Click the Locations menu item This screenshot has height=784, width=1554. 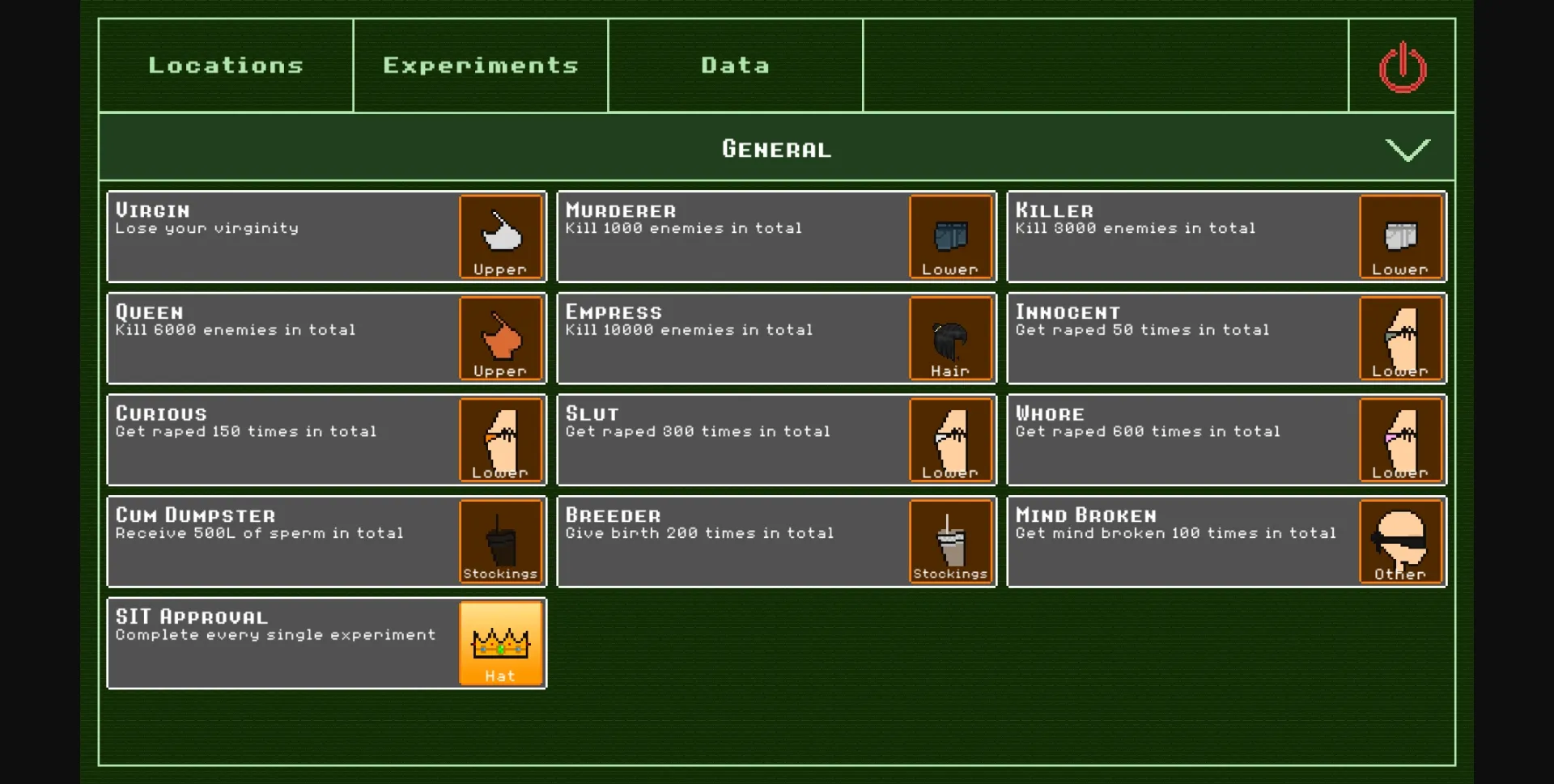click(x=227, y=66)
